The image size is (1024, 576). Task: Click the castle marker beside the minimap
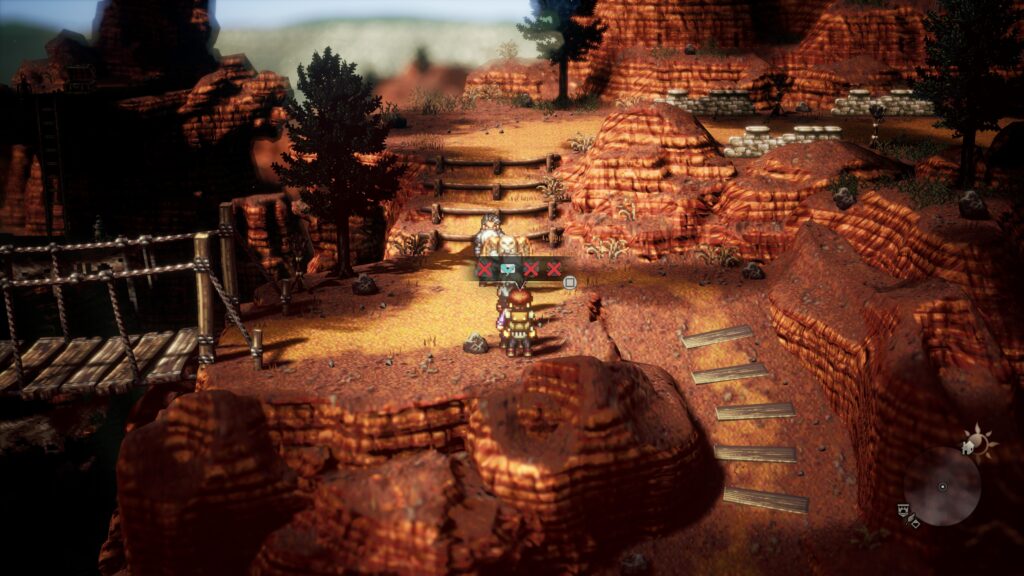tap(903, 512)
